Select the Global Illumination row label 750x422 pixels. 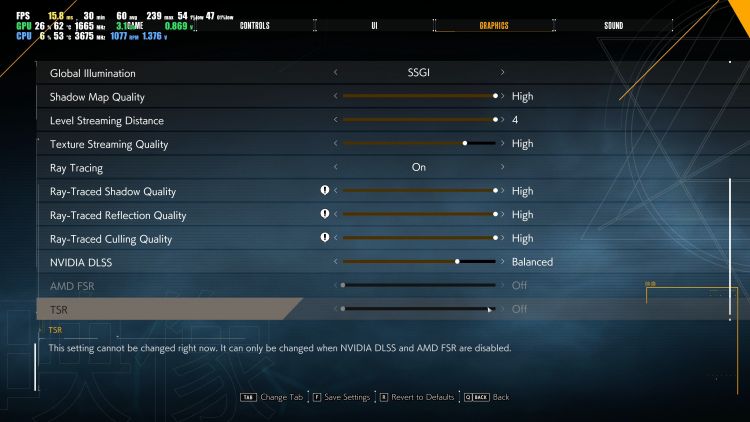[x=92, y=73]
